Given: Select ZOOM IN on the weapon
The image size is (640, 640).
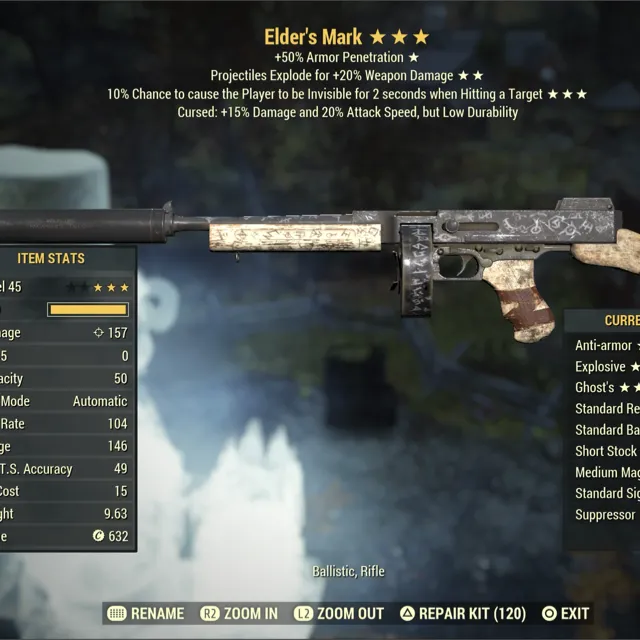Looking at the screenshot, I should pyautogui.click(x=239, y=613).
